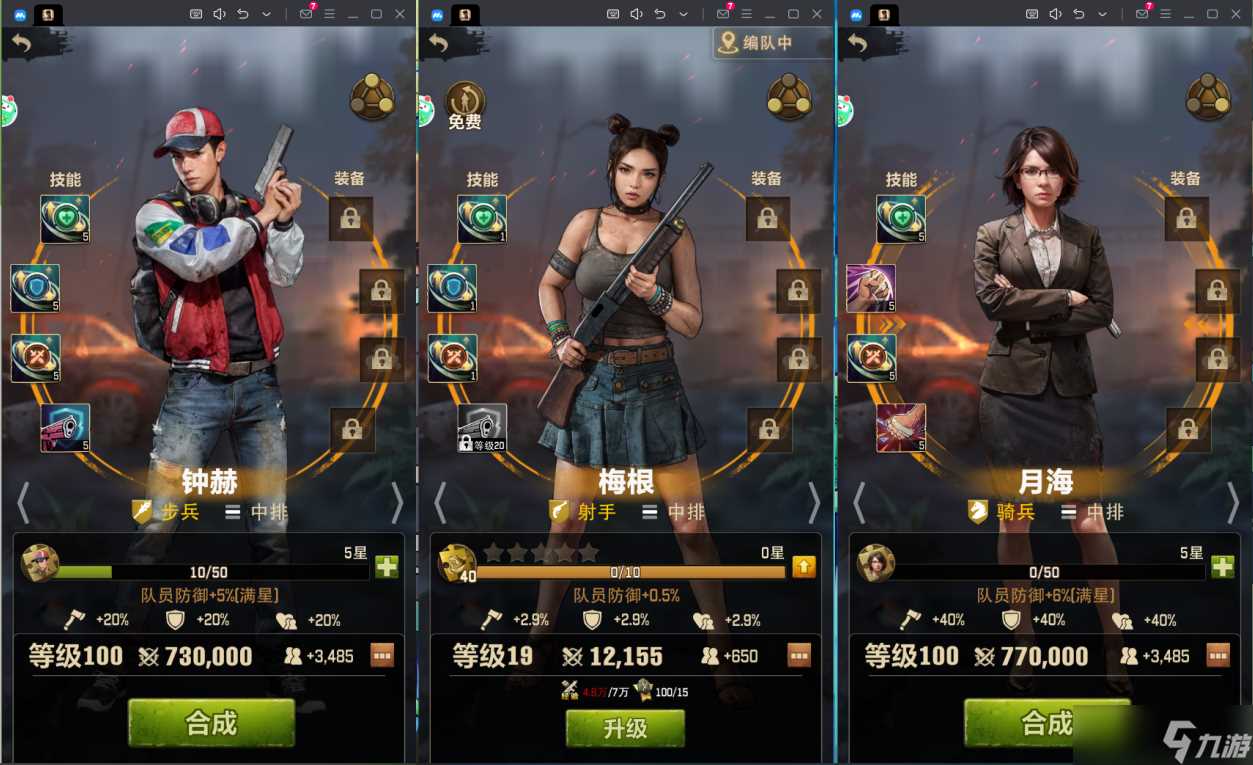This screenshot has height=765, width=1253.
Task: Go back from 钟赫's hero screen
Action: tap(21, 42)
